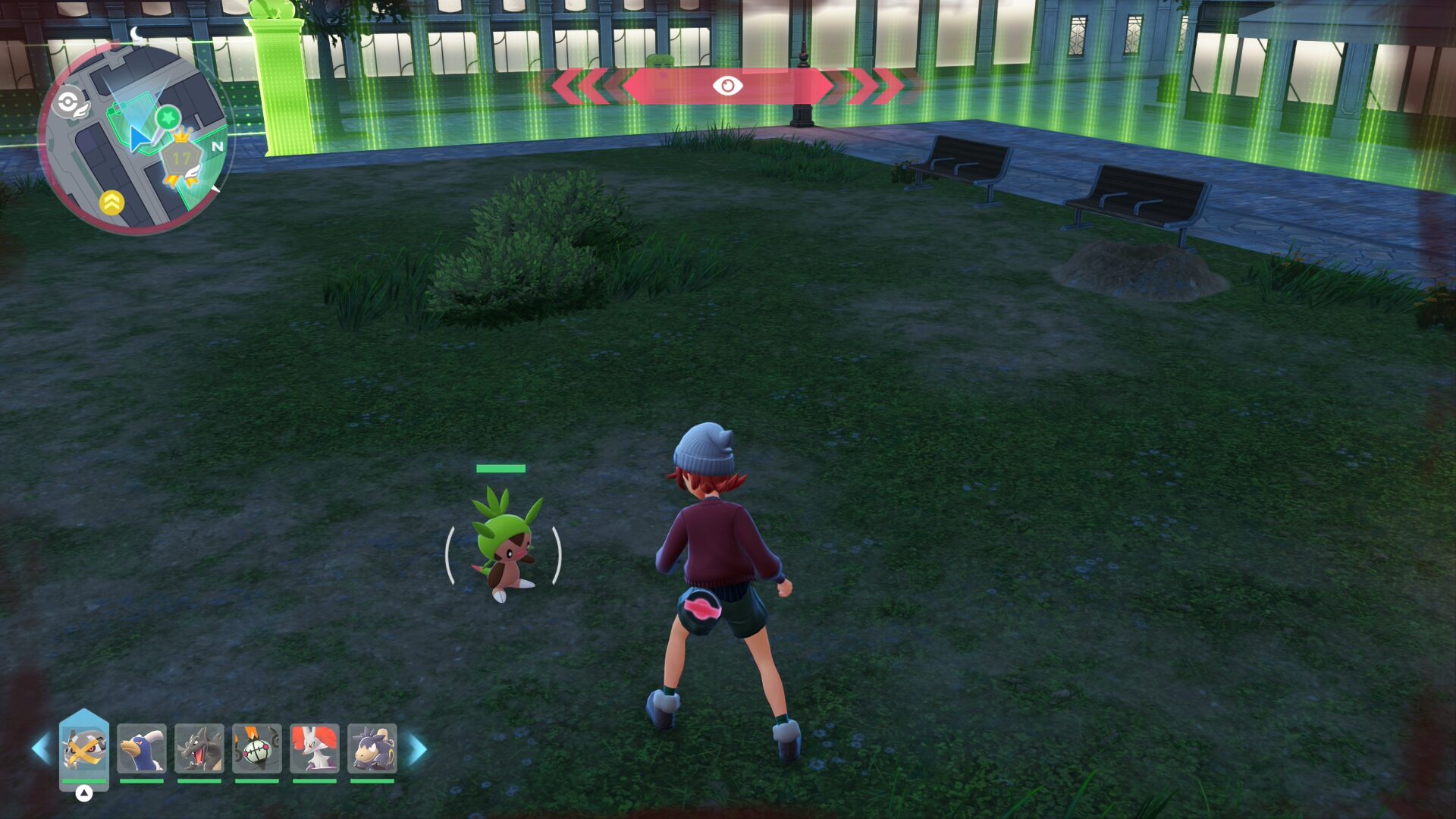
Task: Click the green star marker on minimap
Action: (x=168, y=118)
